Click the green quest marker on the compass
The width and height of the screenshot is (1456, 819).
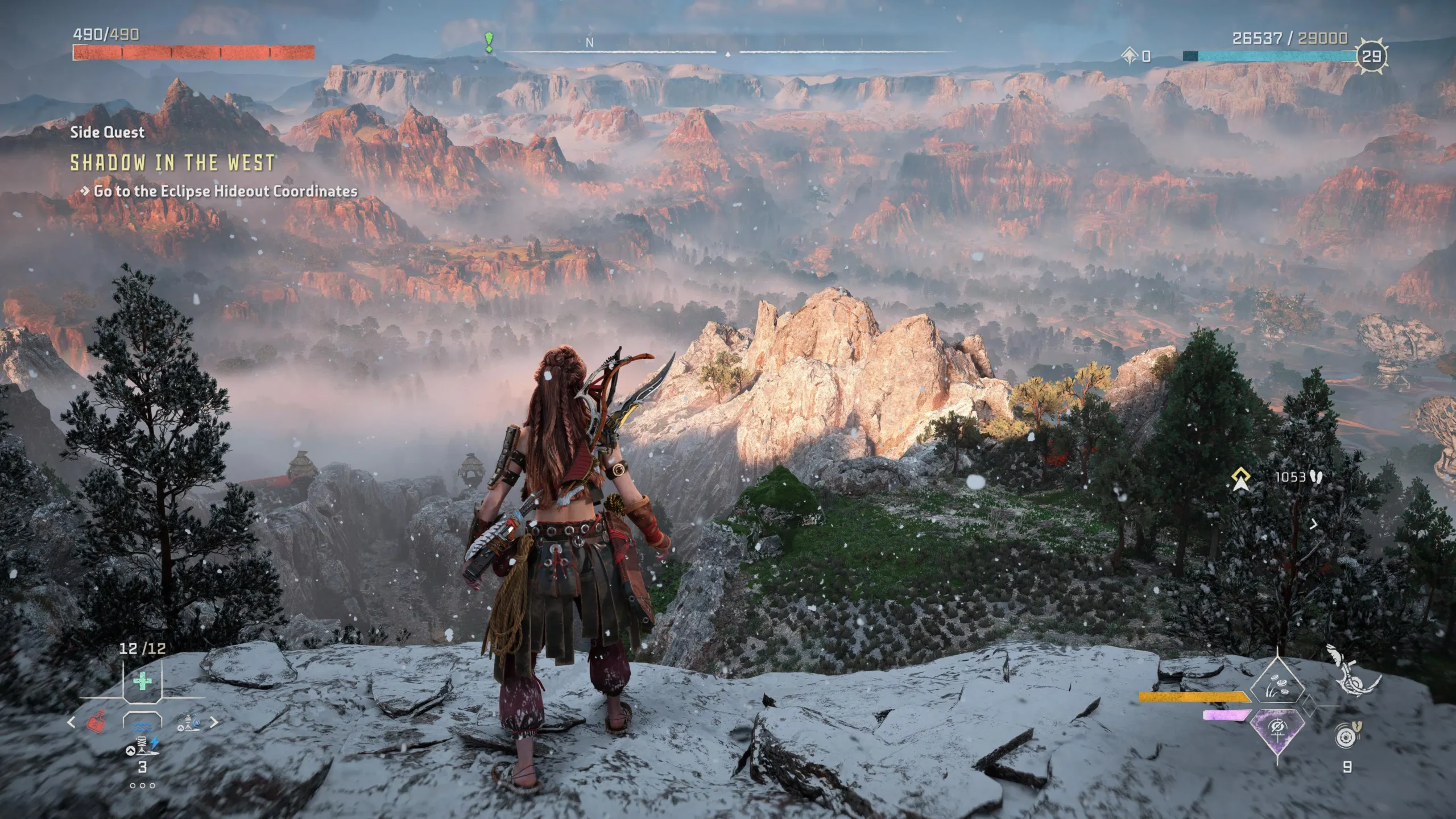489,42
